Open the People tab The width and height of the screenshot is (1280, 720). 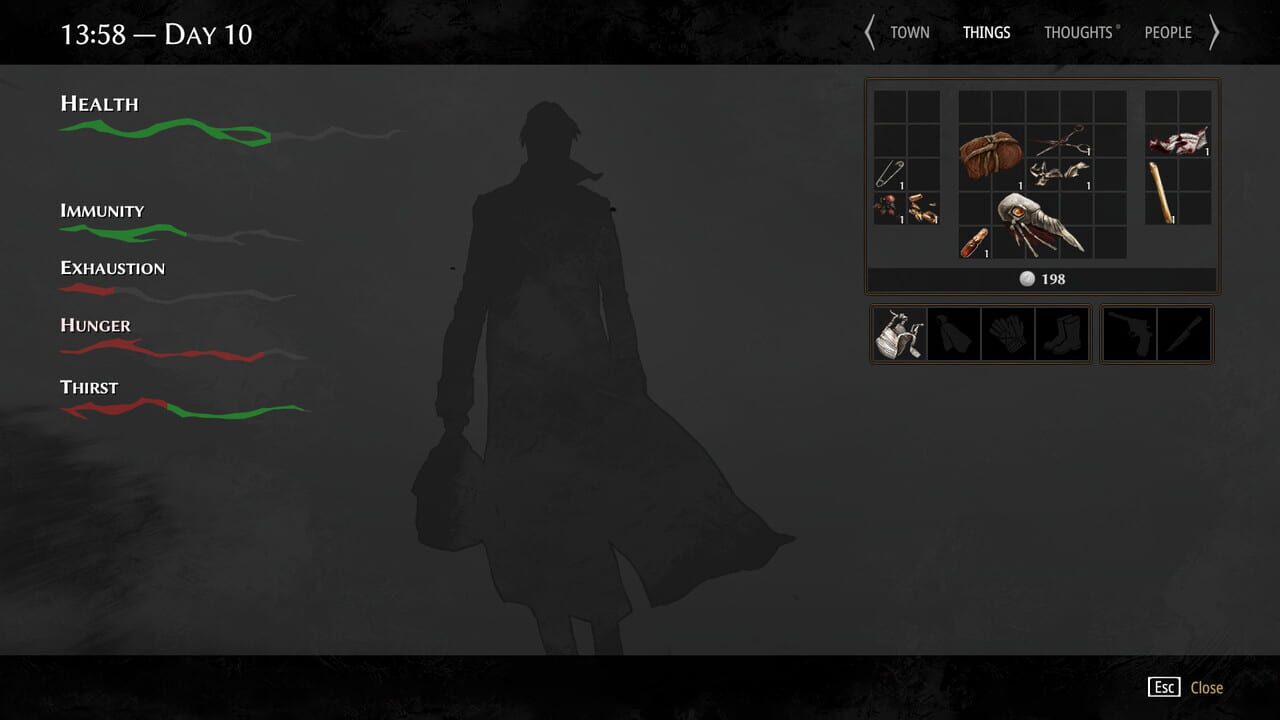[1167, 32]
